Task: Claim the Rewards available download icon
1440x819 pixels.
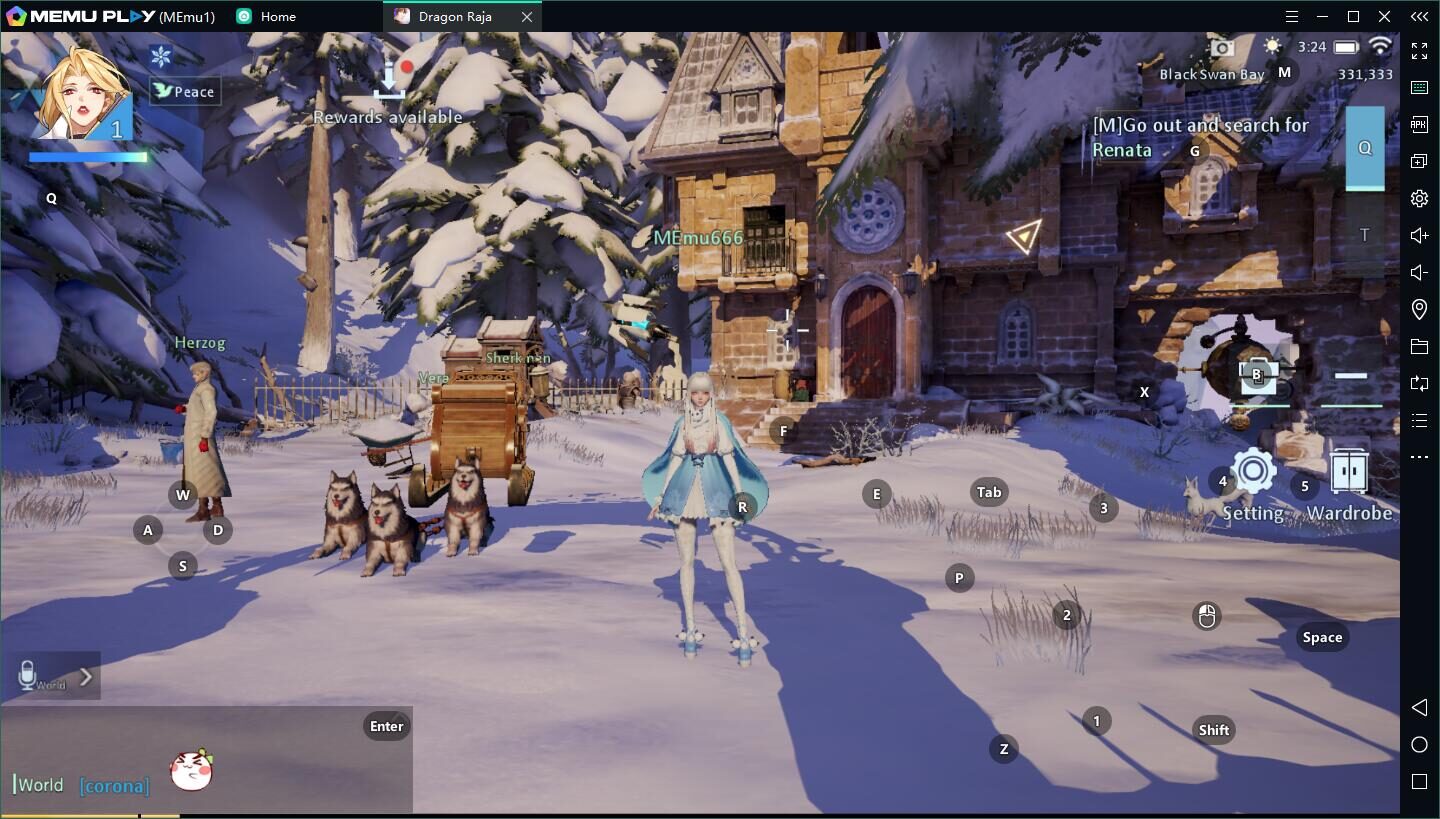Action: pos(389,80)
